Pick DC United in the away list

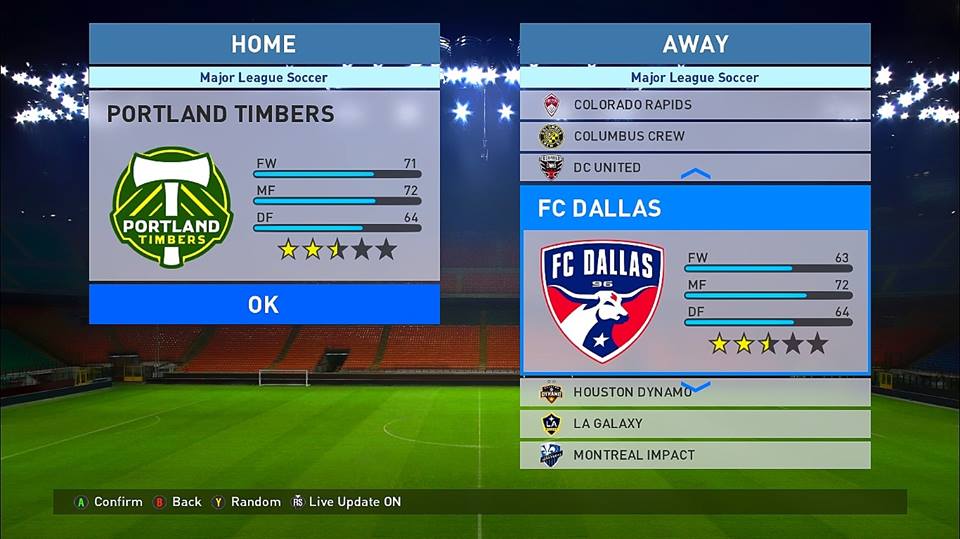[x=694, y=167]
